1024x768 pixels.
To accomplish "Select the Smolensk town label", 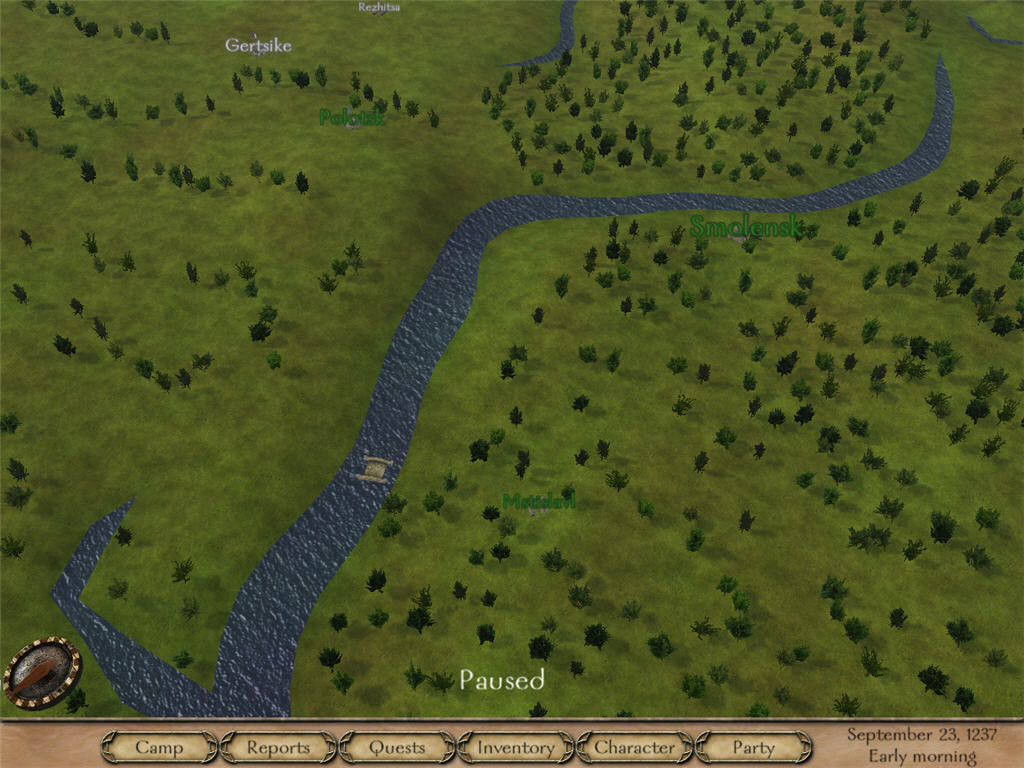I will (746, 226).
